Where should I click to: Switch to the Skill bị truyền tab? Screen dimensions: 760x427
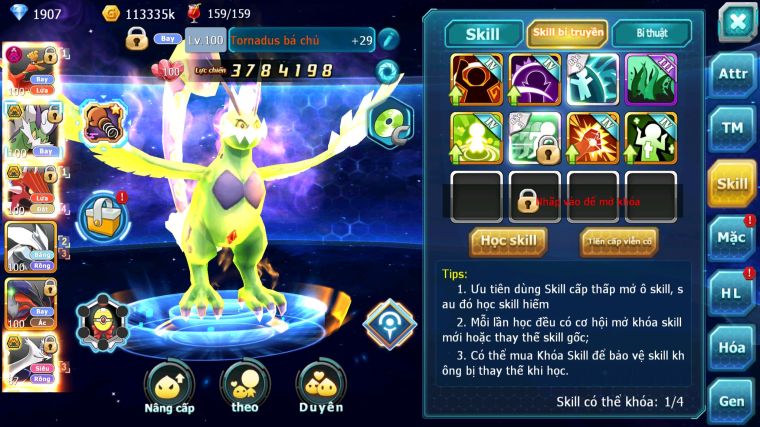click(x=567, y=33)
